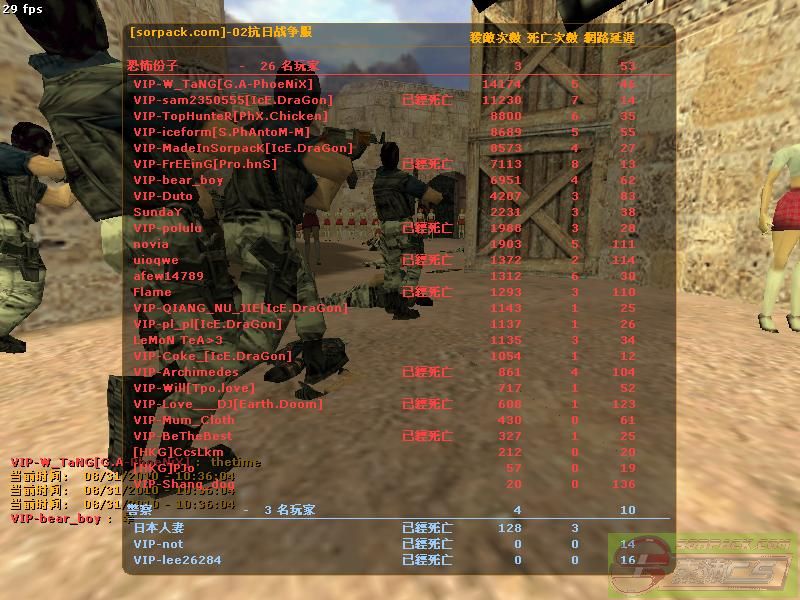Viewport: 800px width, 600px height.
Task: Pick the VIP-FrEEinG[Pro.hnS] player row
Action: (x=205, y=164)
